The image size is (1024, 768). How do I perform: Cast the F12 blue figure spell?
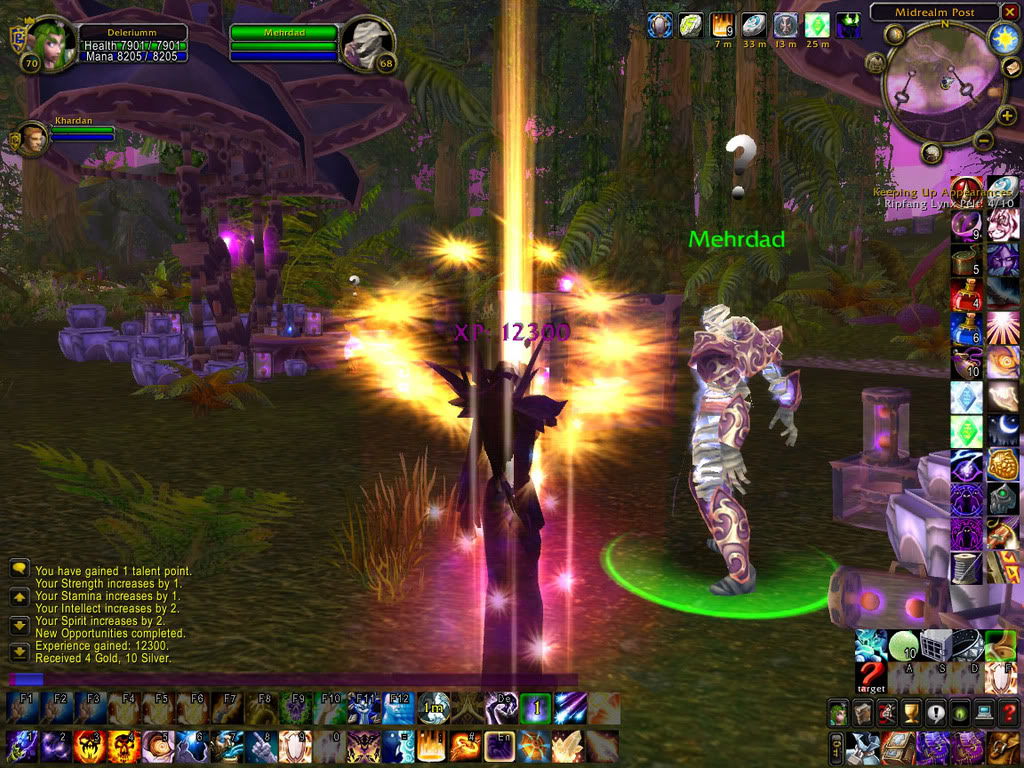tap(398, 708)
